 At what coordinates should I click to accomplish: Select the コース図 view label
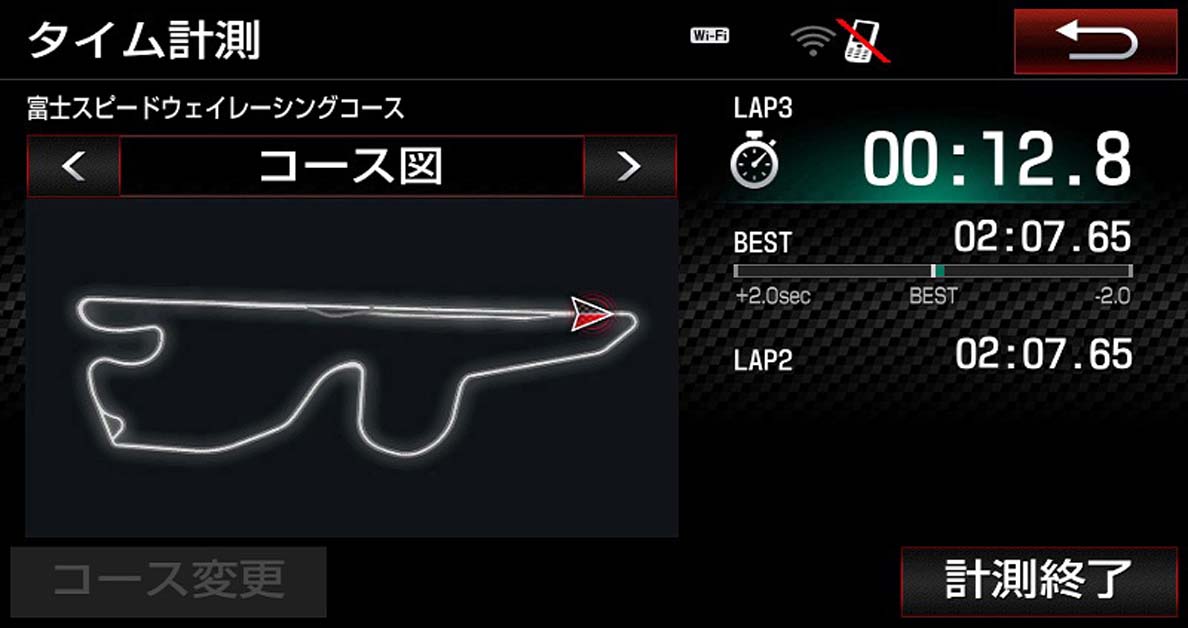point(351,166)
